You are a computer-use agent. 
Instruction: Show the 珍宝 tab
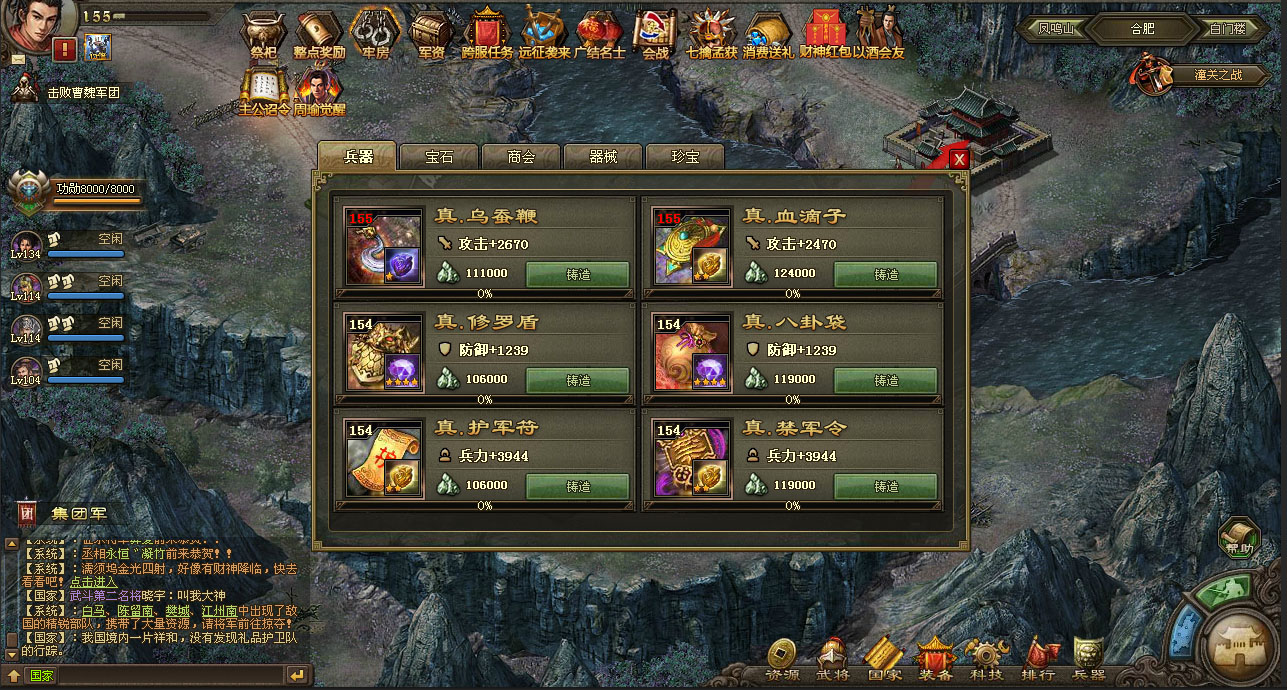685,157
